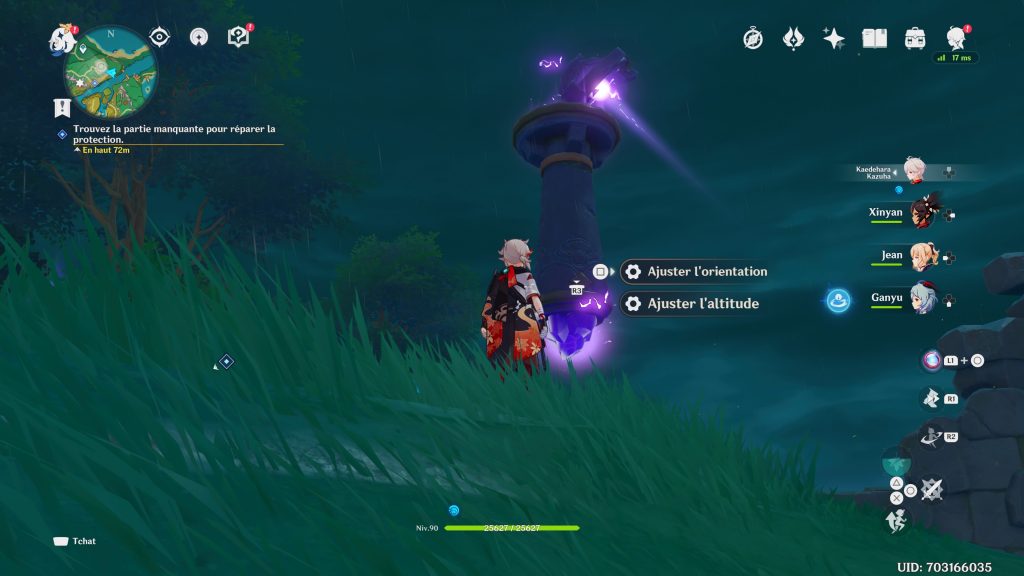The image size is (1024, 576).
Task: Open the adventurer handbook book icon
Action: tap(875, 39)
